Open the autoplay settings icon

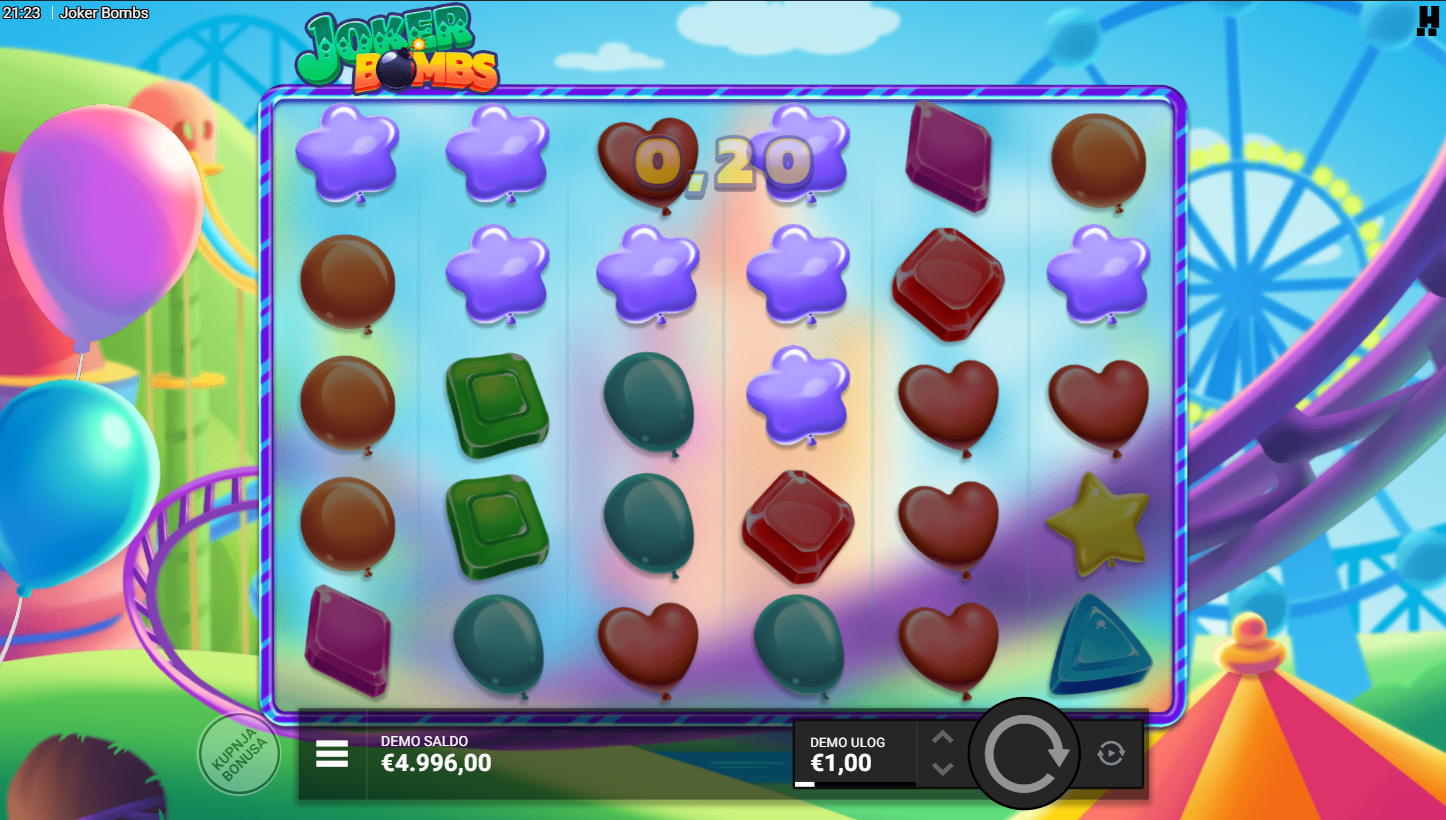(1111, 753)
